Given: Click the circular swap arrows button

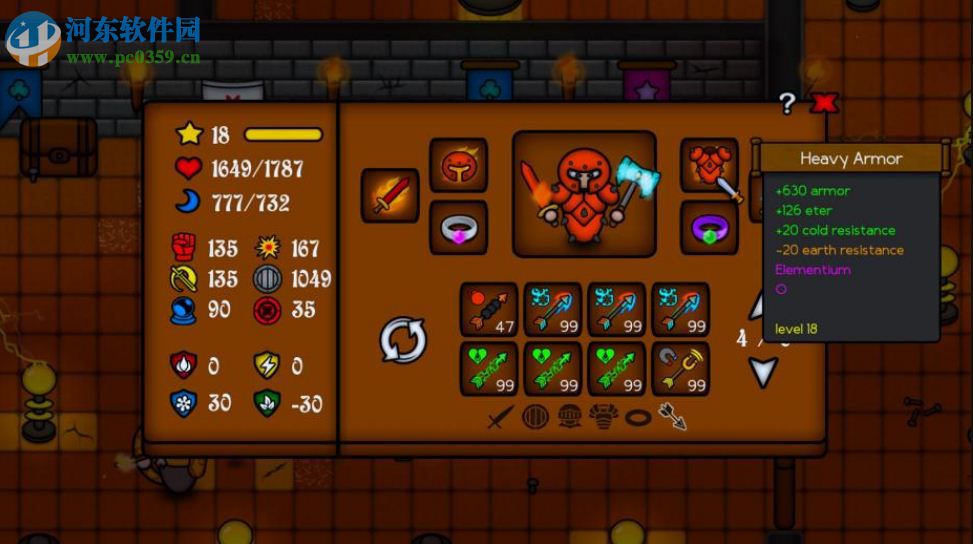Looking at the screenshot, I should pyautogui.click(x=404, y=340).
